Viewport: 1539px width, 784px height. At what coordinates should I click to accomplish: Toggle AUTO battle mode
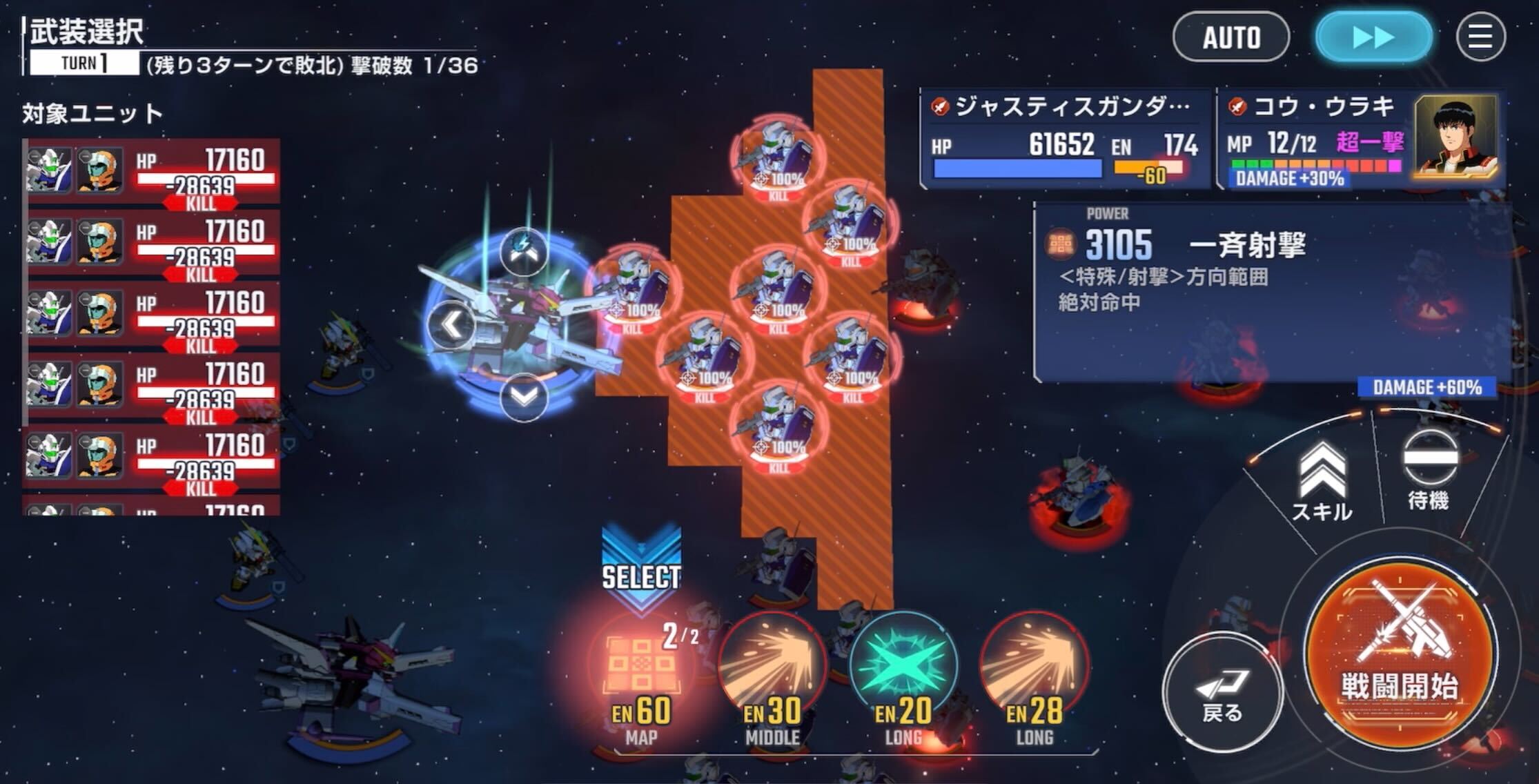(1231, 38)
